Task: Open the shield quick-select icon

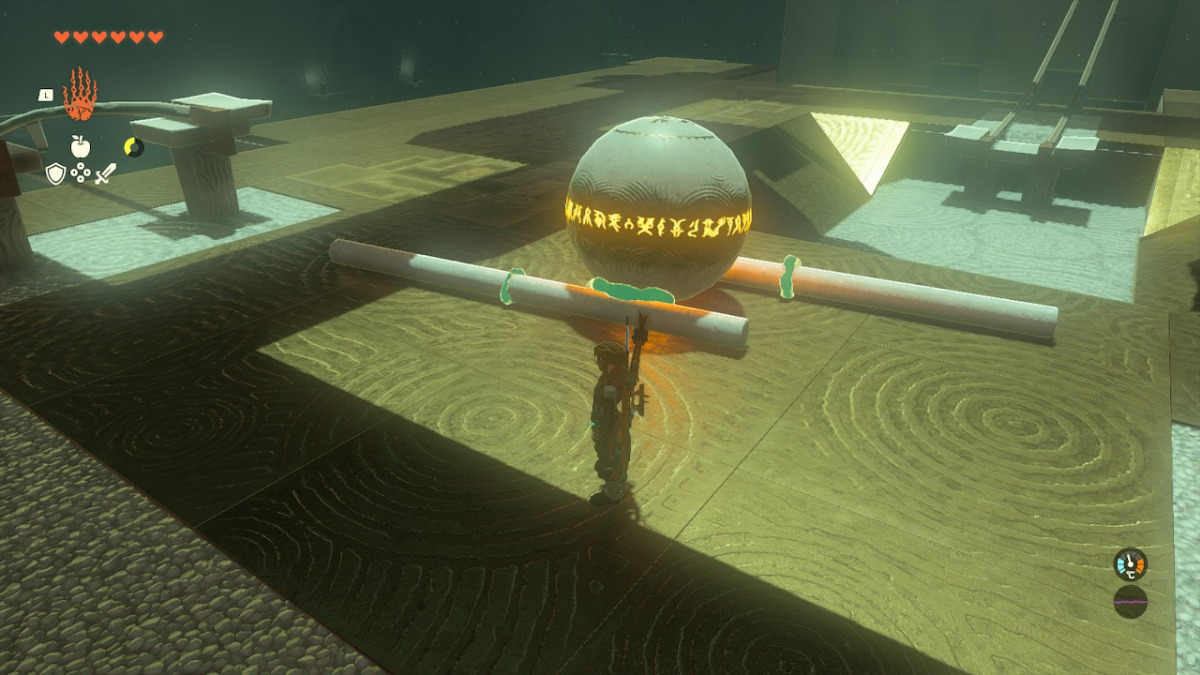Action: (56, 174)
